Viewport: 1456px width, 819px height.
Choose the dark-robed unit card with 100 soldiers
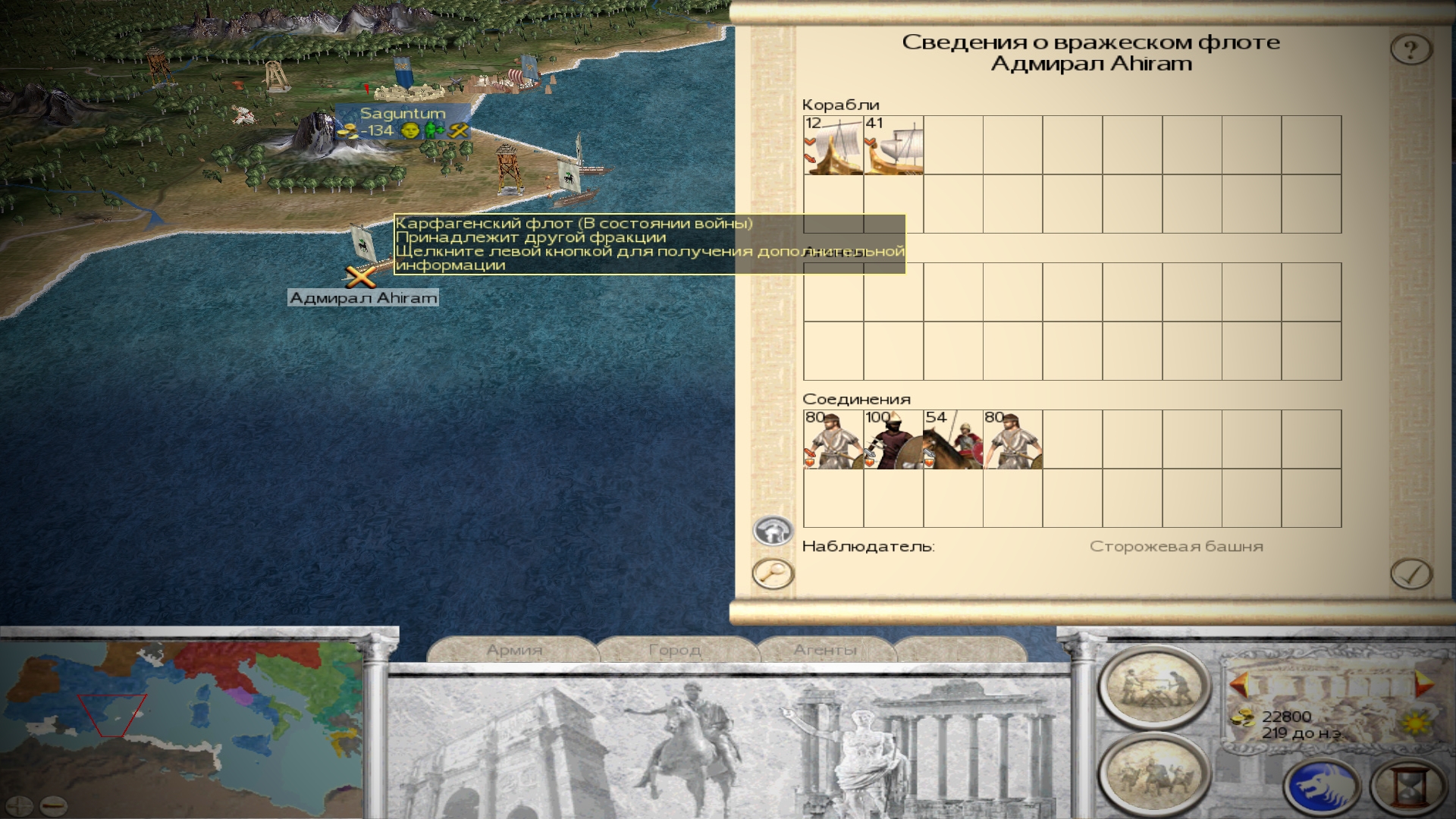[893, 440]
